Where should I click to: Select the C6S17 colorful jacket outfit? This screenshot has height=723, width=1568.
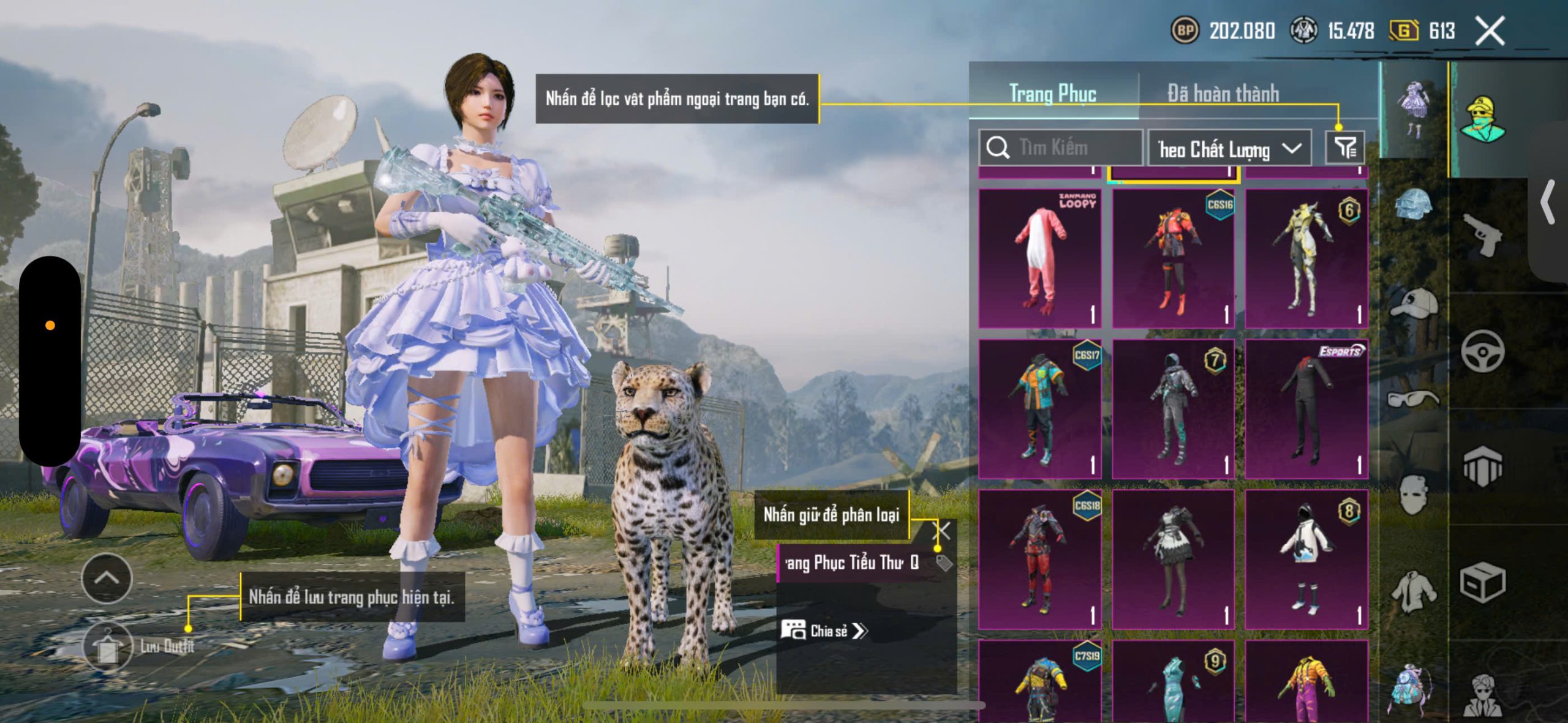pyautogui.click(x=1039, y=408)
